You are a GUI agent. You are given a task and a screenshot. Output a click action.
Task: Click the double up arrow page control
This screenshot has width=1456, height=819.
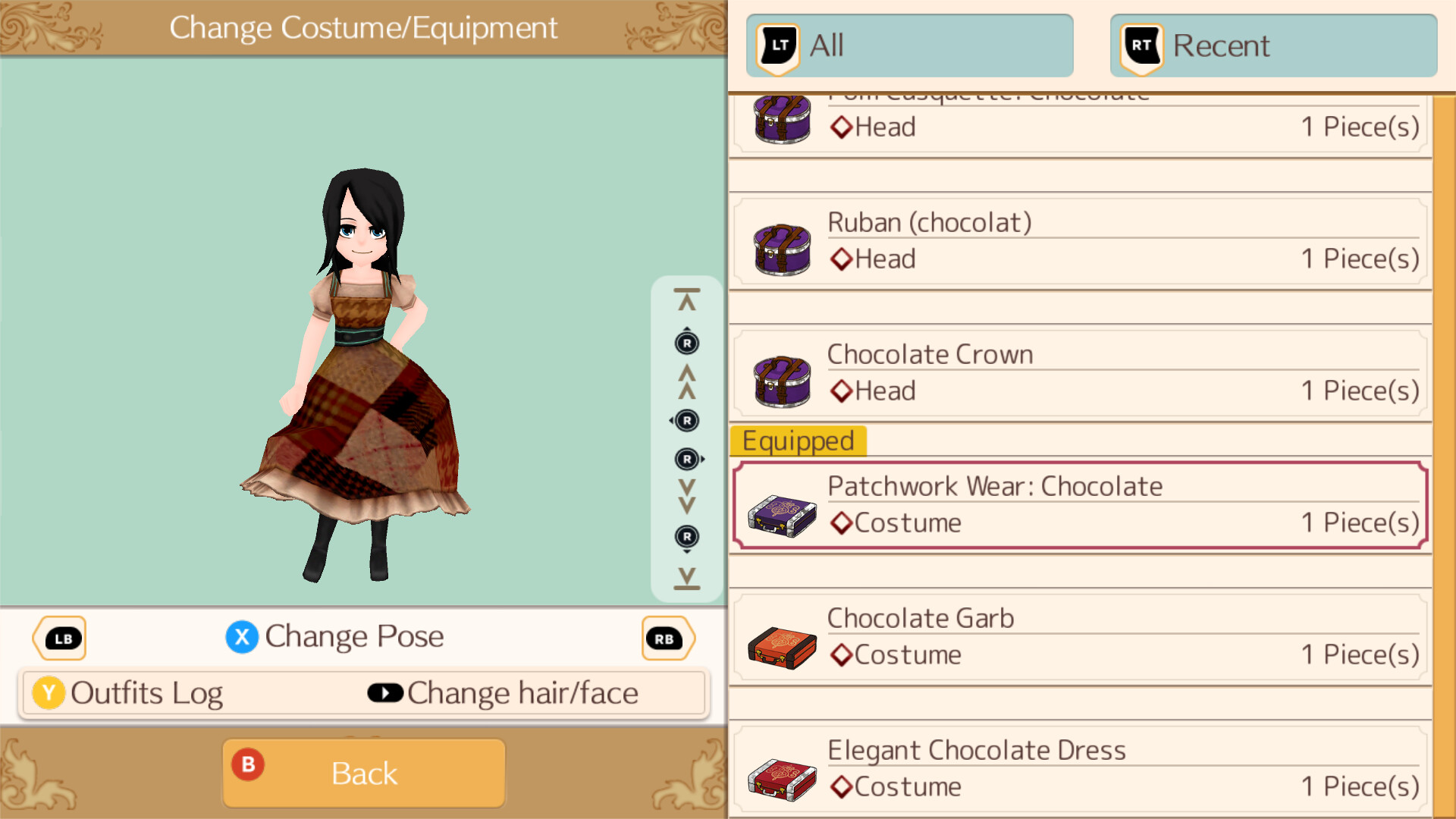pos(687,381)
